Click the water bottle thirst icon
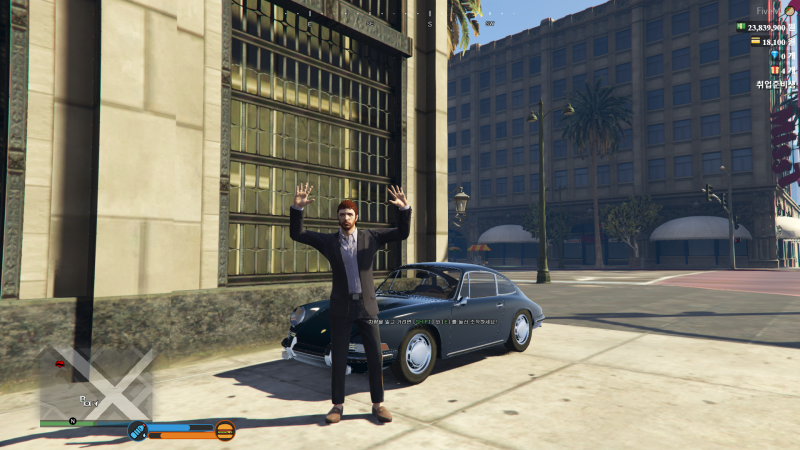This screenshot has height=450, width=800. (137, 431)
